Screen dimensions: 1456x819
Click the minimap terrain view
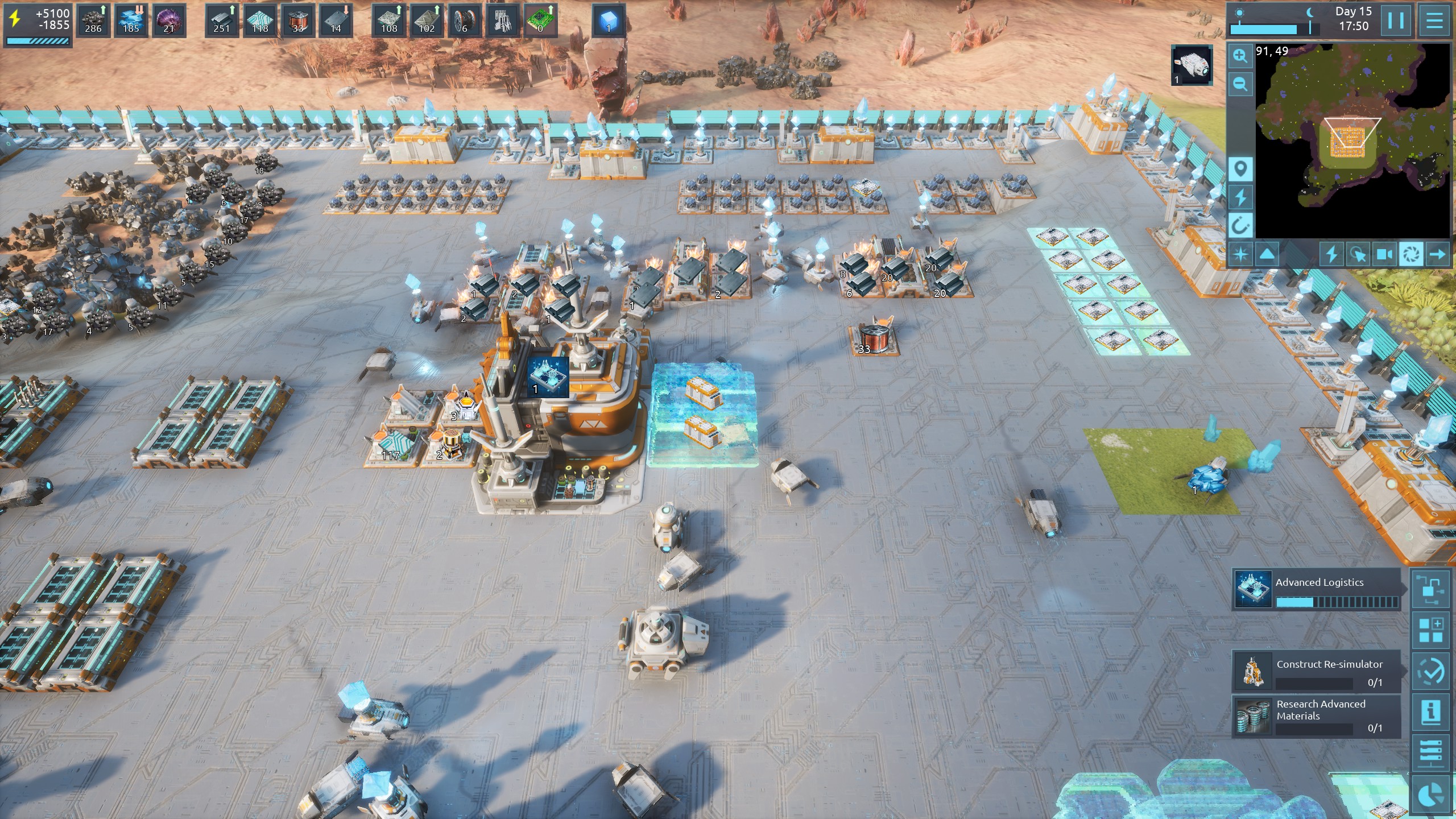[1352, 141]
